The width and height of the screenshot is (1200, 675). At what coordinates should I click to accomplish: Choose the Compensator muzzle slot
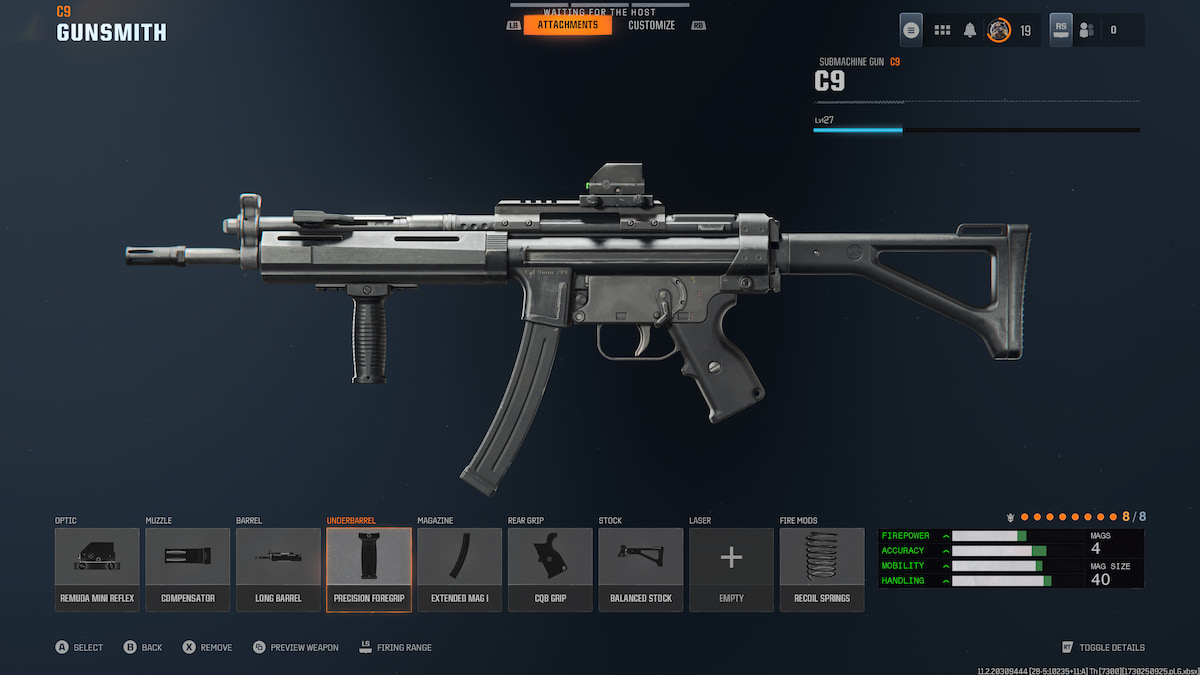pyautogui.click(x=188, y=569)
